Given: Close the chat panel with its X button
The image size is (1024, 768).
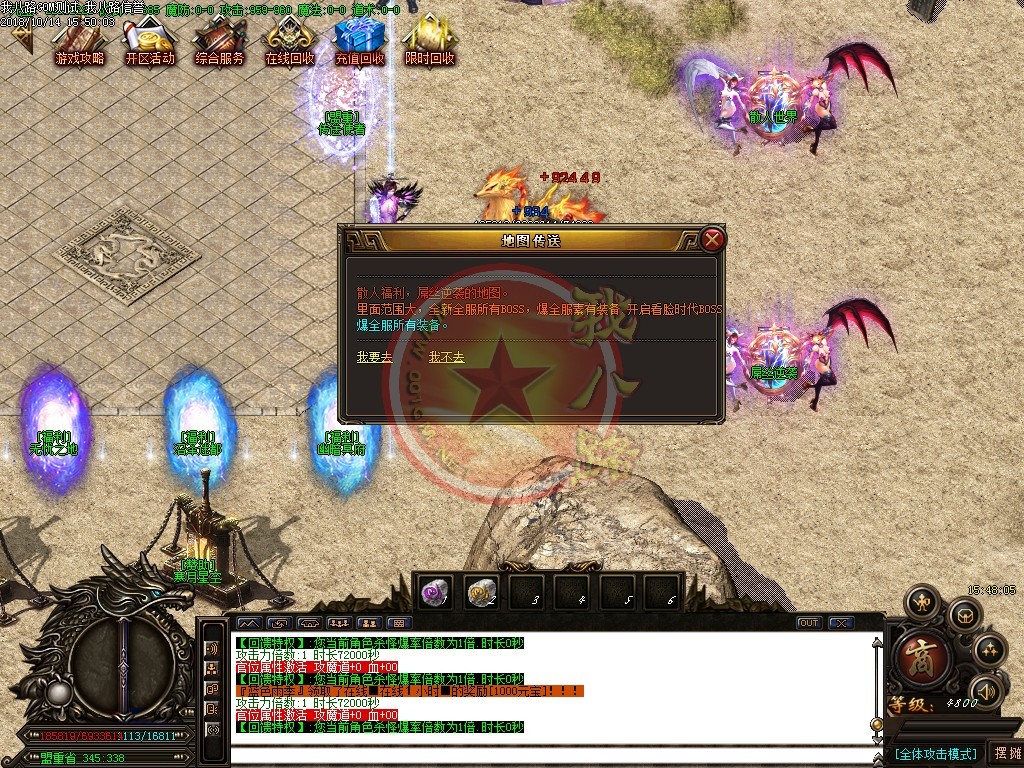Looking at the screenshot, I should coord(841,623).
